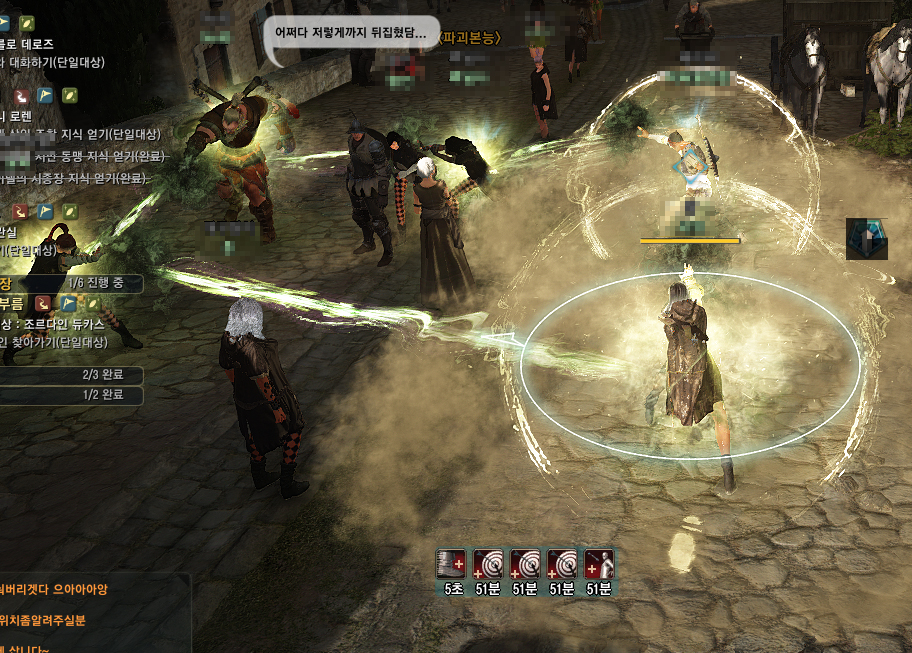Viewport: 912px width, 653px height.
Task: Click the red arrow icon beside the 부름 quest
Action: point(45,303)
